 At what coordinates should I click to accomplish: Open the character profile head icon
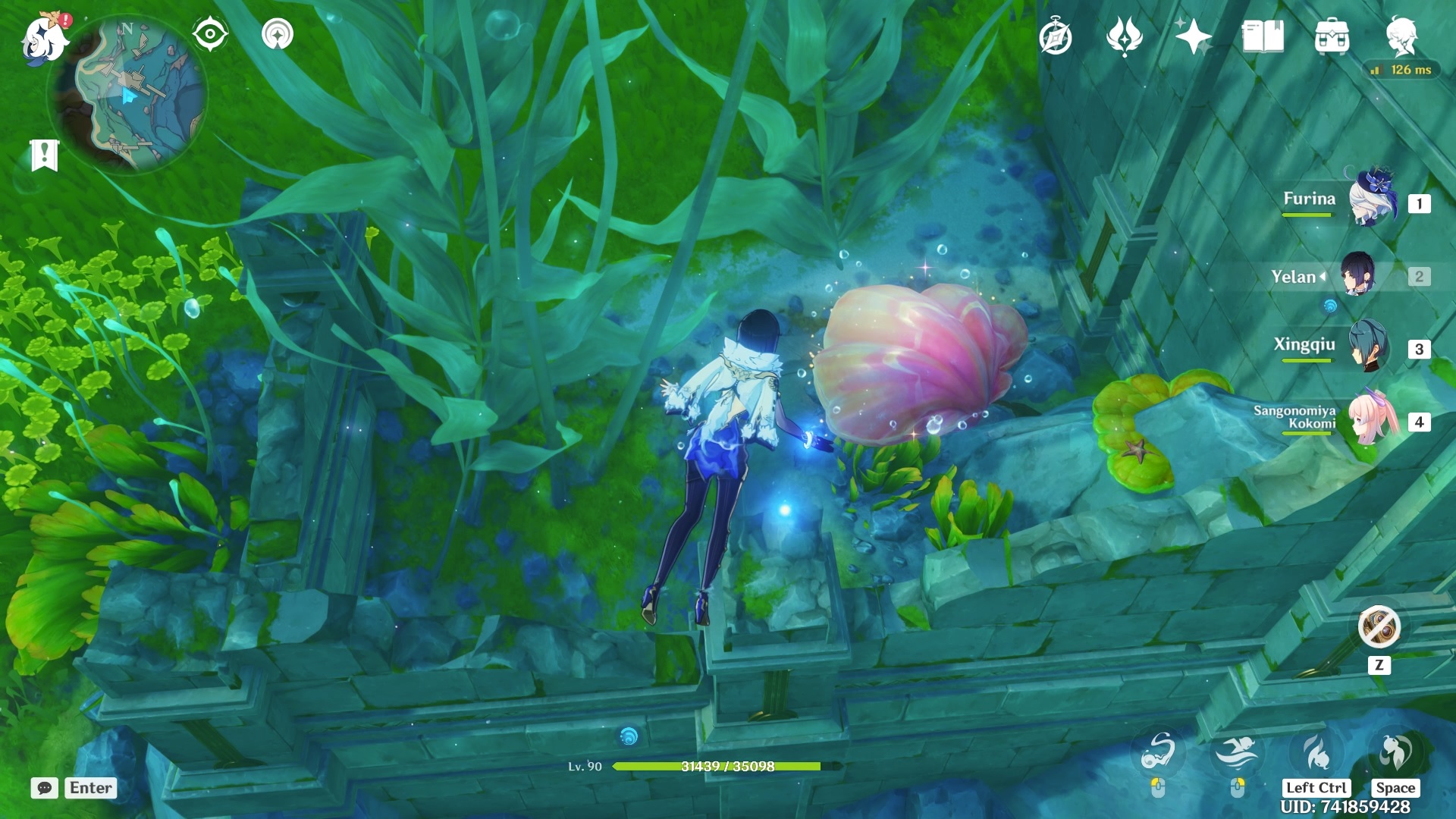(1401, 36)
